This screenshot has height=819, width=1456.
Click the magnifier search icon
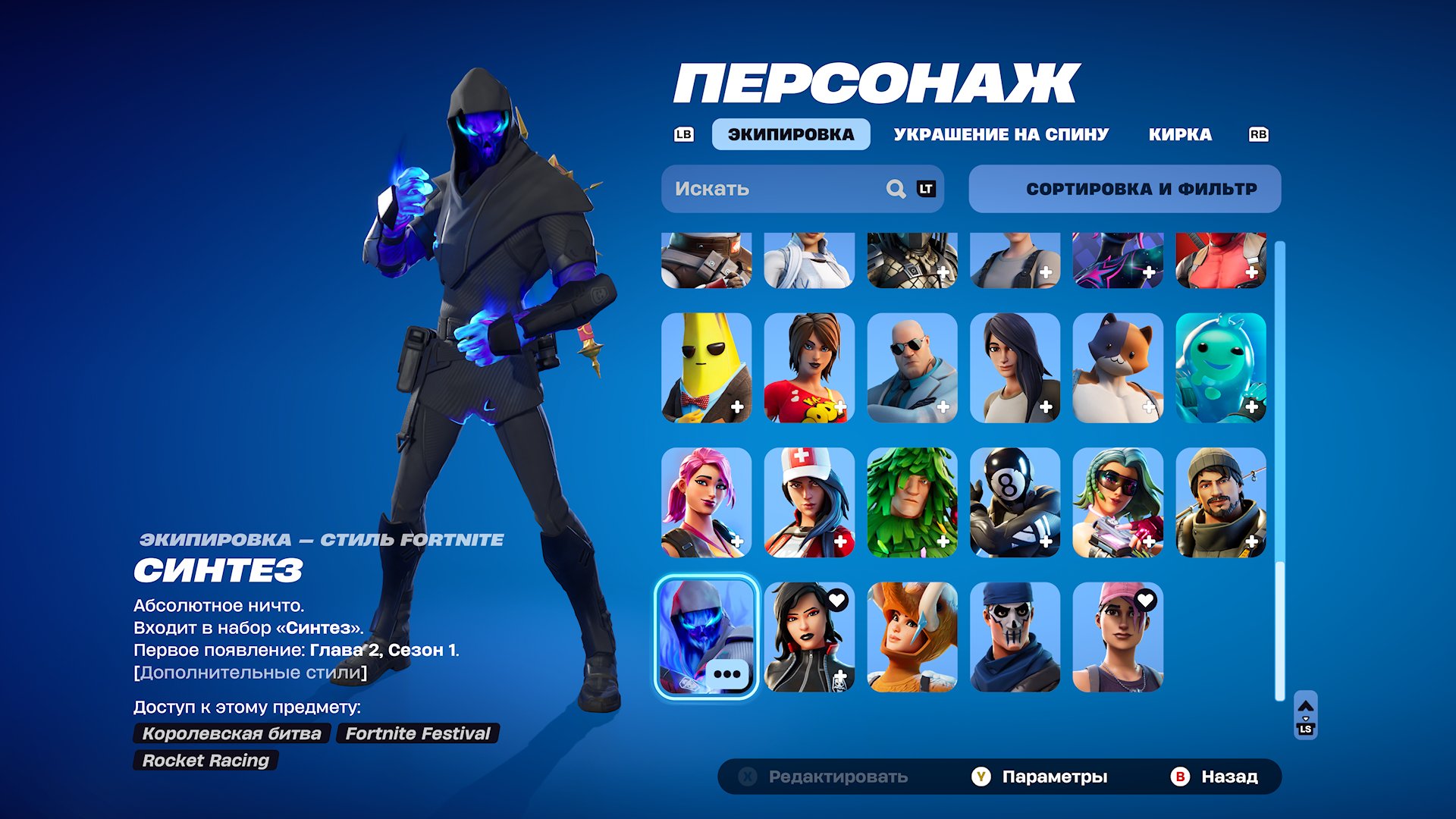pos(896,189)
